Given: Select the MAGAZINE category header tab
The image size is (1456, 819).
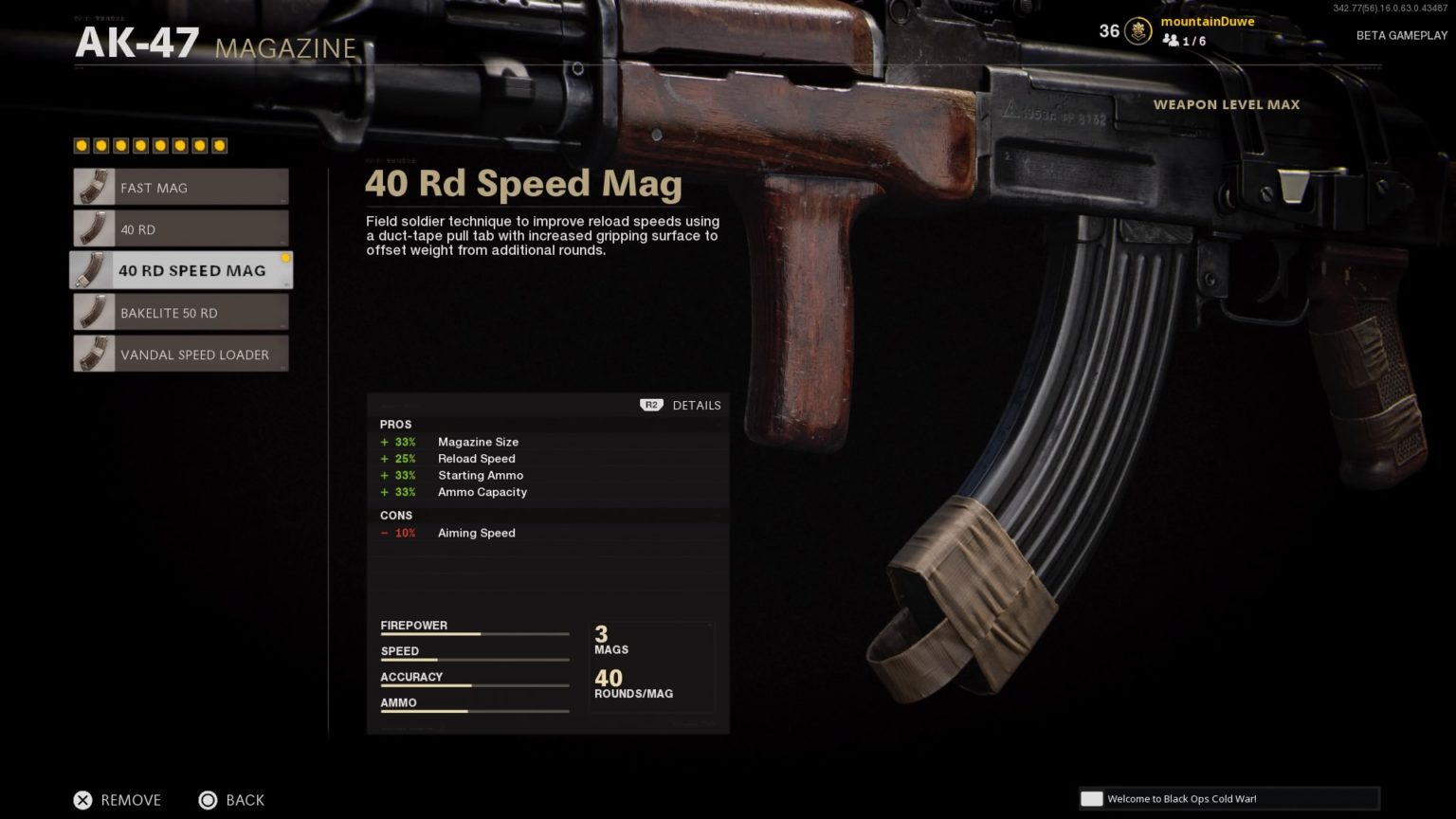Looking at the screenshot, I should (284, 48).
